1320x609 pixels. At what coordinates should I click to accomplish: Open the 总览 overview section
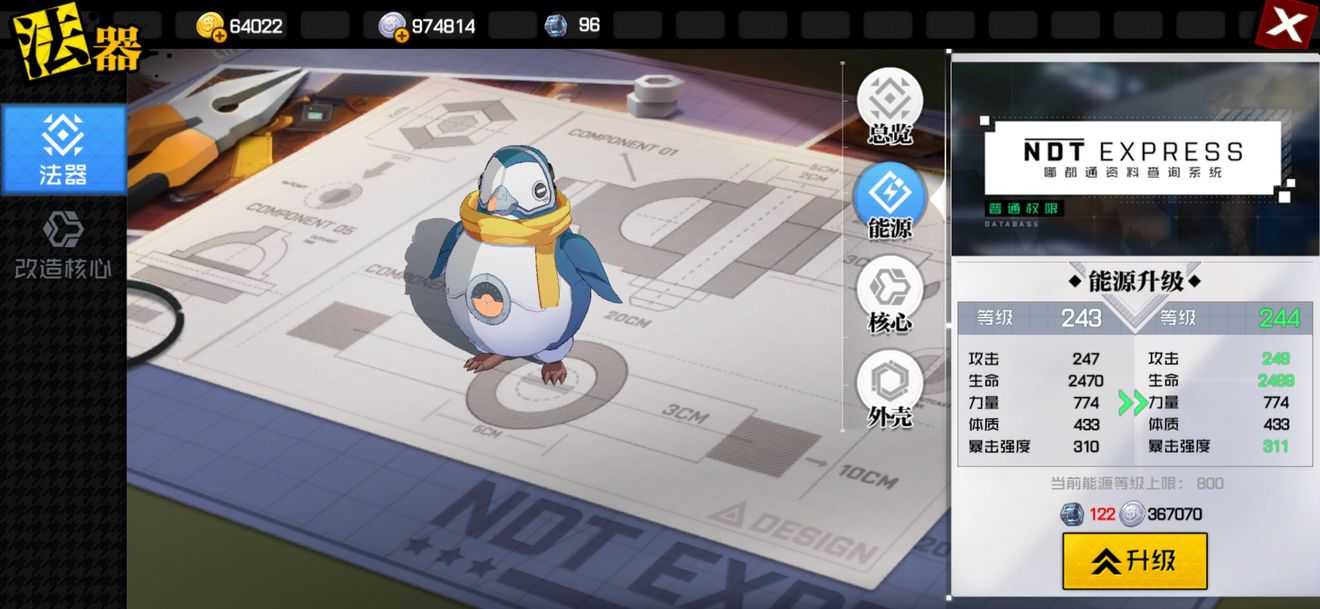click(x=889, y=106)
